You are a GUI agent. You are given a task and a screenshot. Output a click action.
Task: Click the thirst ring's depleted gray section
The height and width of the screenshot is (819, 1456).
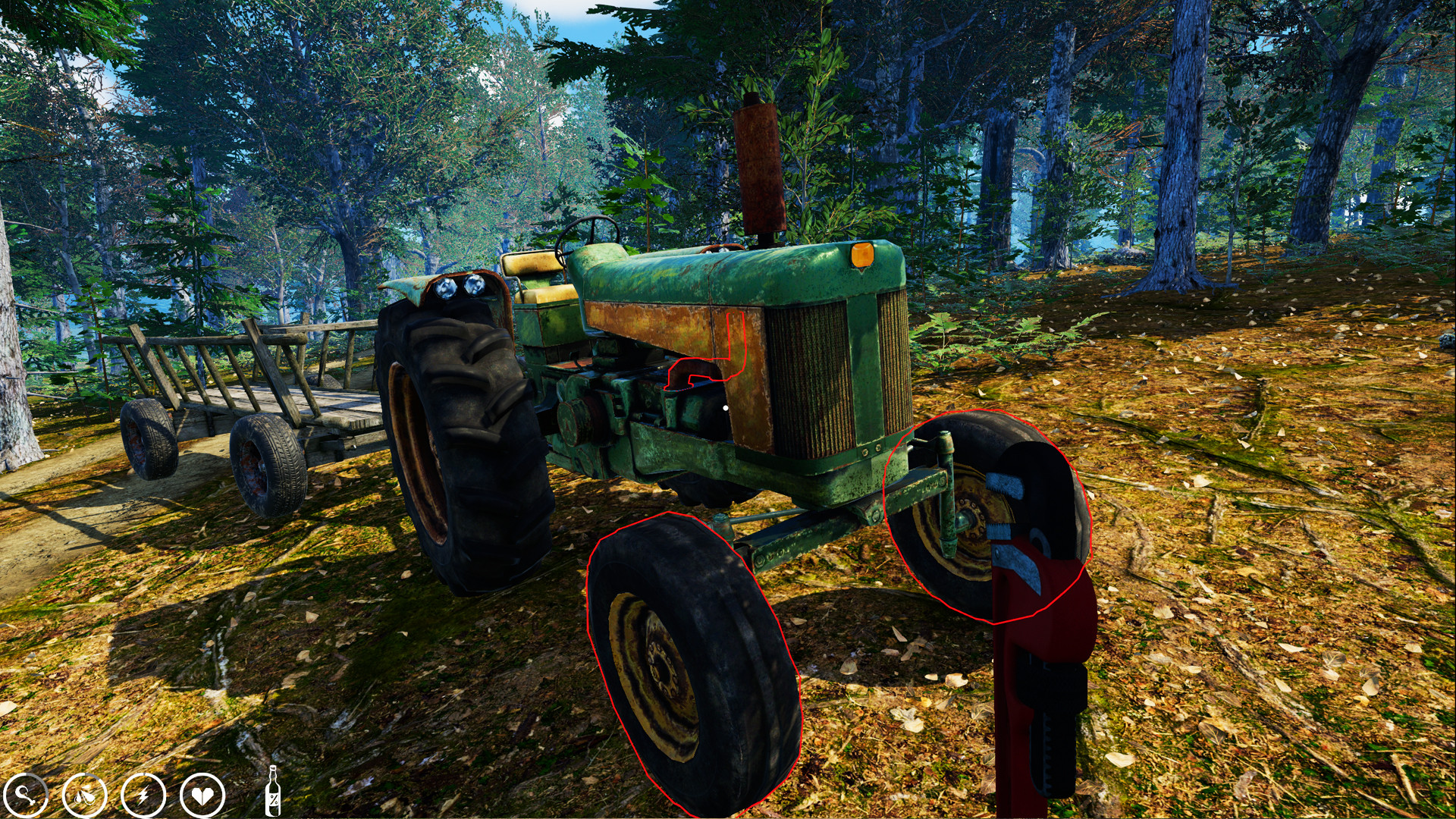(95, 775)
